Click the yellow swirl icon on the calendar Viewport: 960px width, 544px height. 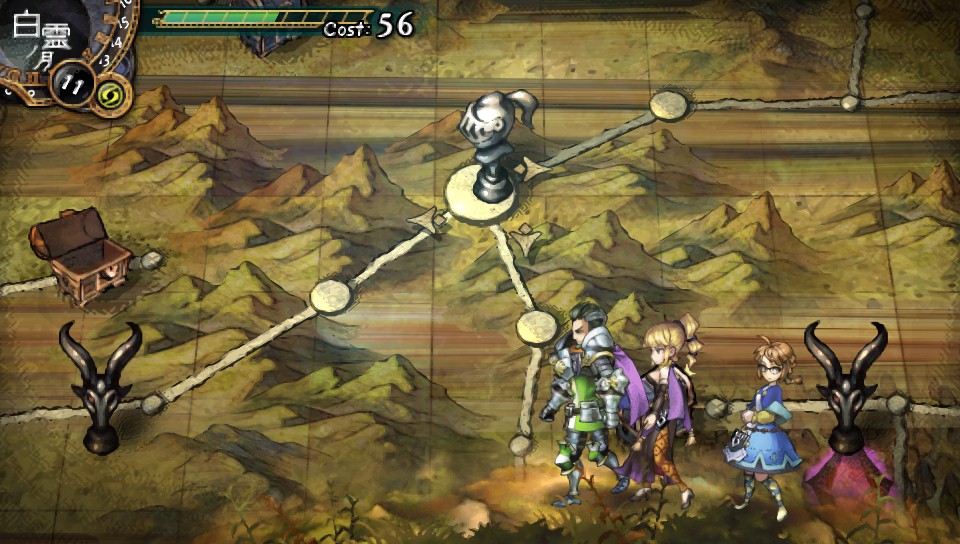[107, 95]
